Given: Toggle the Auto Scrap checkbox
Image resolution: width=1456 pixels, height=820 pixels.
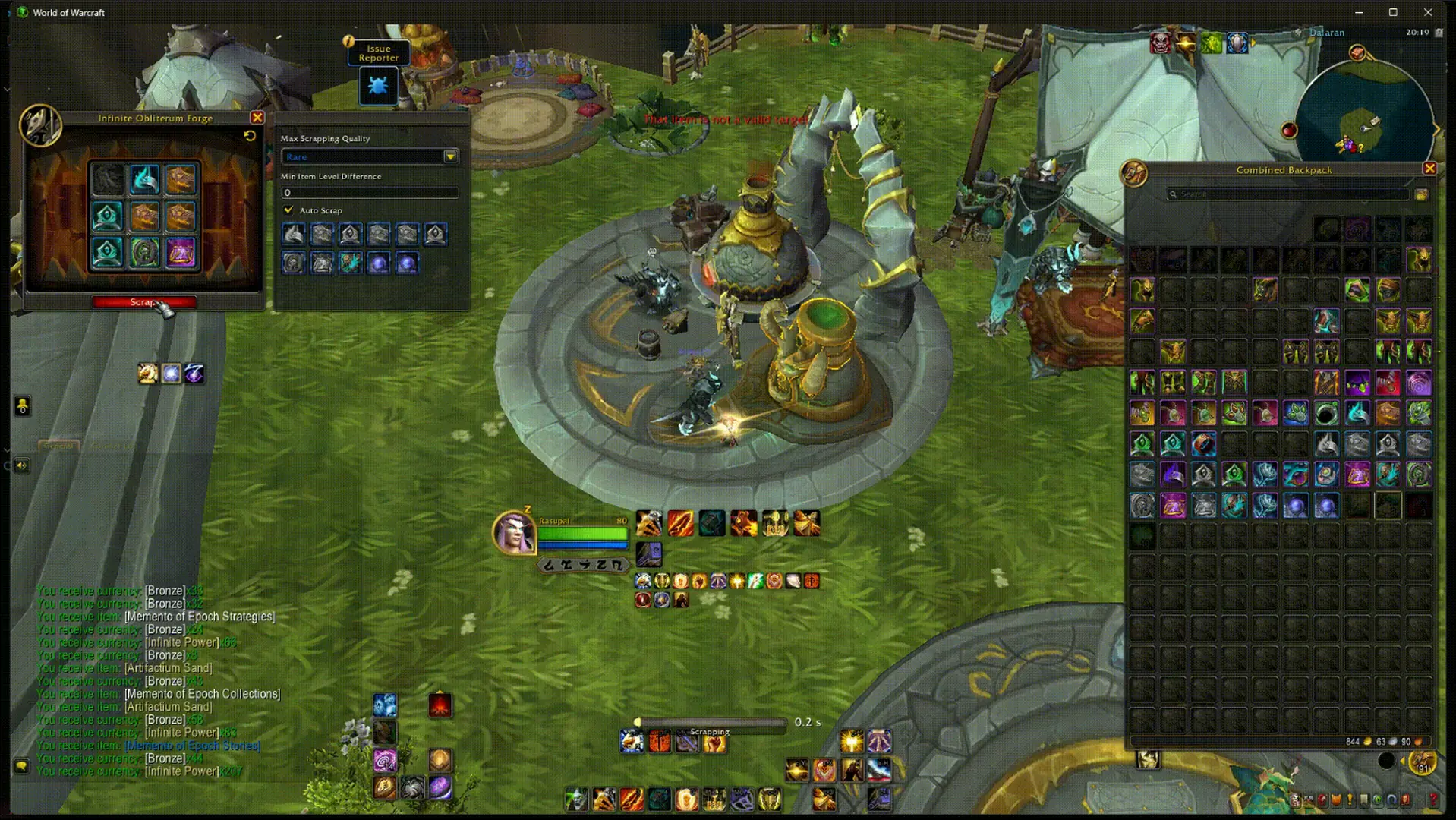Looking at the screenshot, I should point(288,210).
